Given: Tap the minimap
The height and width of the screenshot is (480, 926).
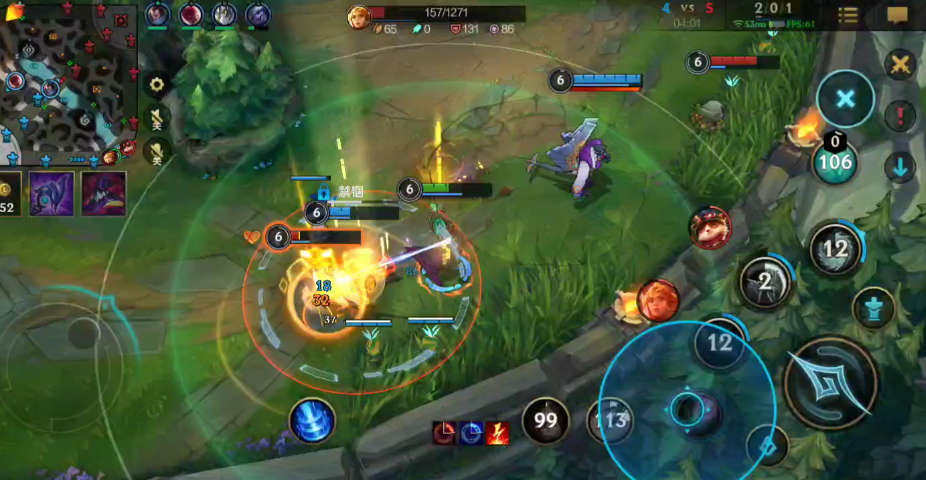Looking at the screenshot, I should pos(68,83).
